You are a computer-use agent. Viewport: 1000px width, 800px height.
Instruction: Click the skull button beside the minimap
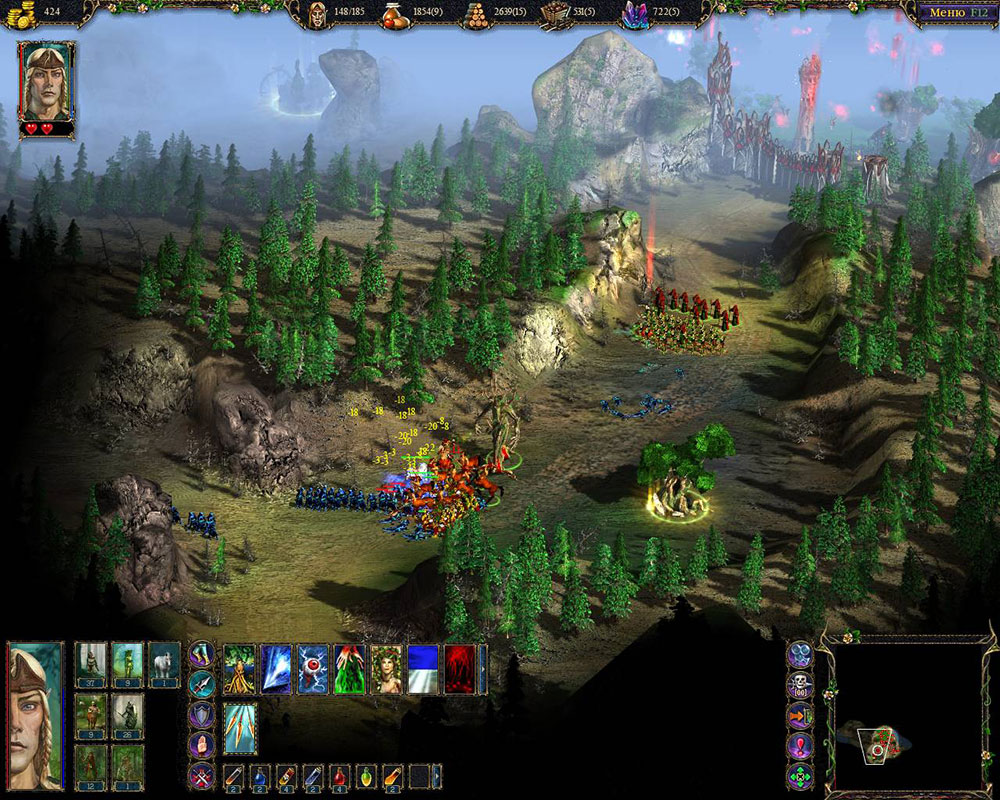pos(800,685)
